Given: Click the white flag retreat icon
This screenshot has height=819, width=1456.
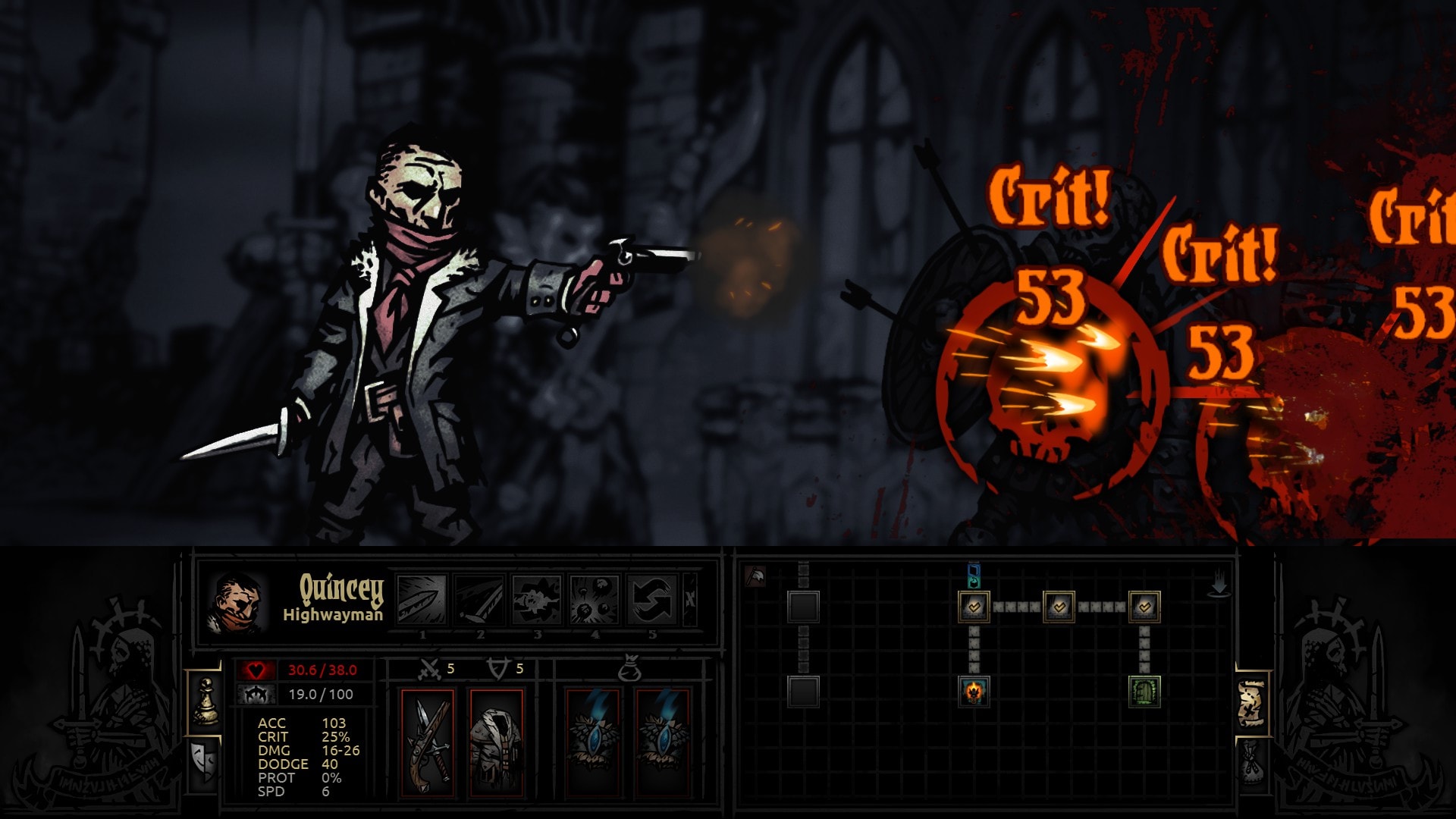Looking at the screenshot, I should click(755, 576).
